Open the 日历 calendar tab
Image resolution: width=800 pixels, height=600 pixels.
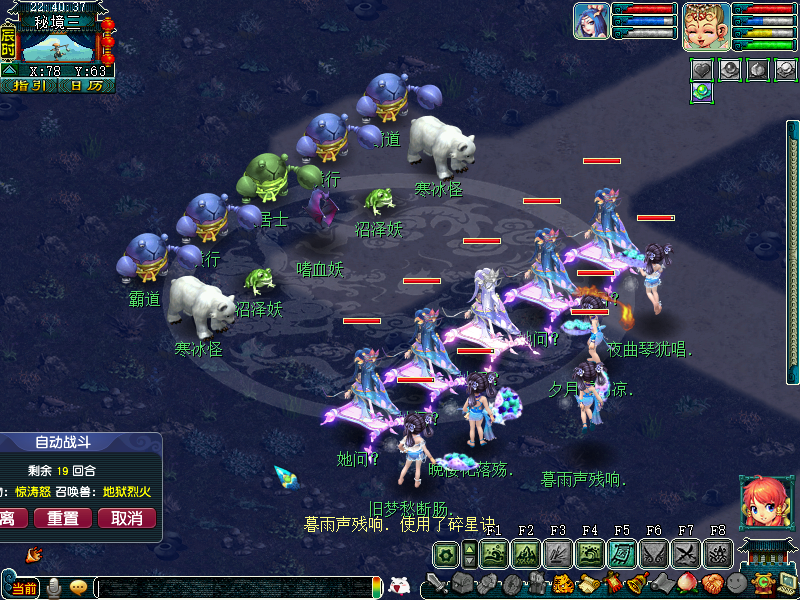pos(85,85)
